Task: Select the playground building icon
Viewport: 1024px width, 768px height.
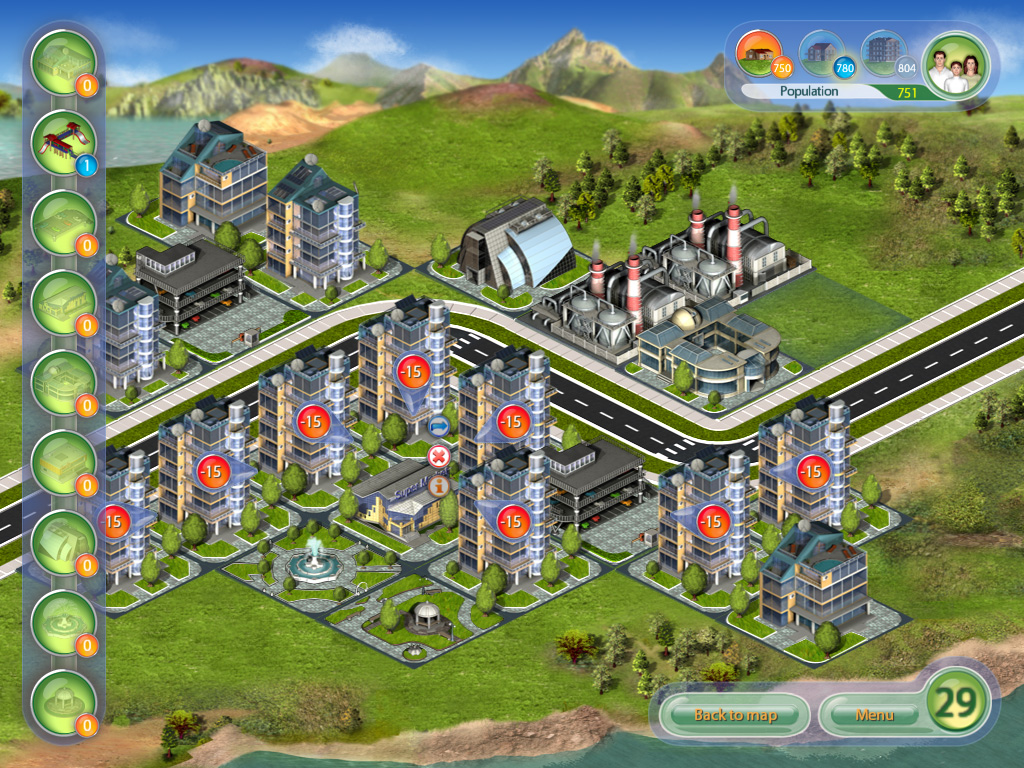Action: point(64,143)
